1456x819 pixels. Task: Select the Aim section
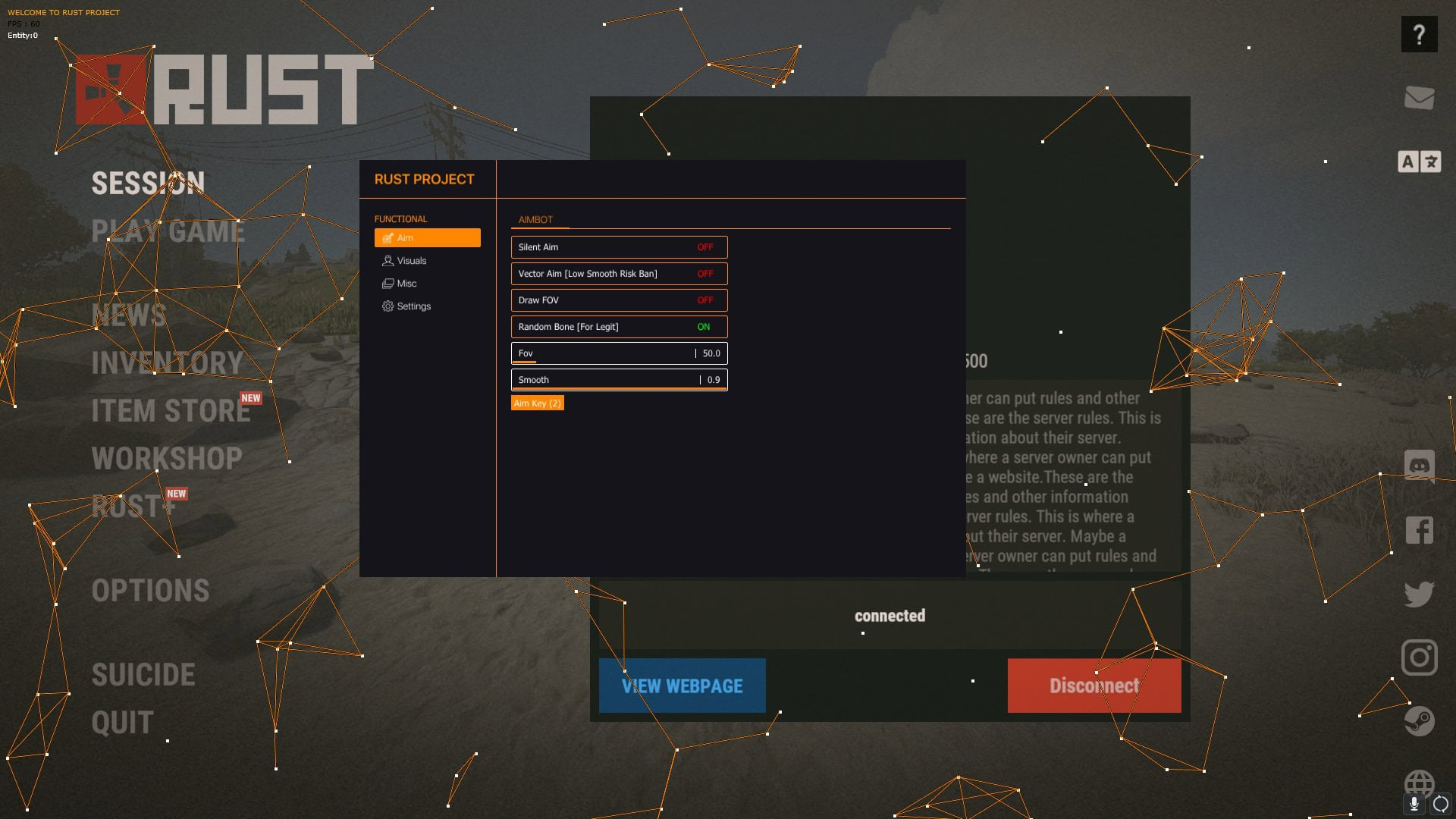[427, 238]
